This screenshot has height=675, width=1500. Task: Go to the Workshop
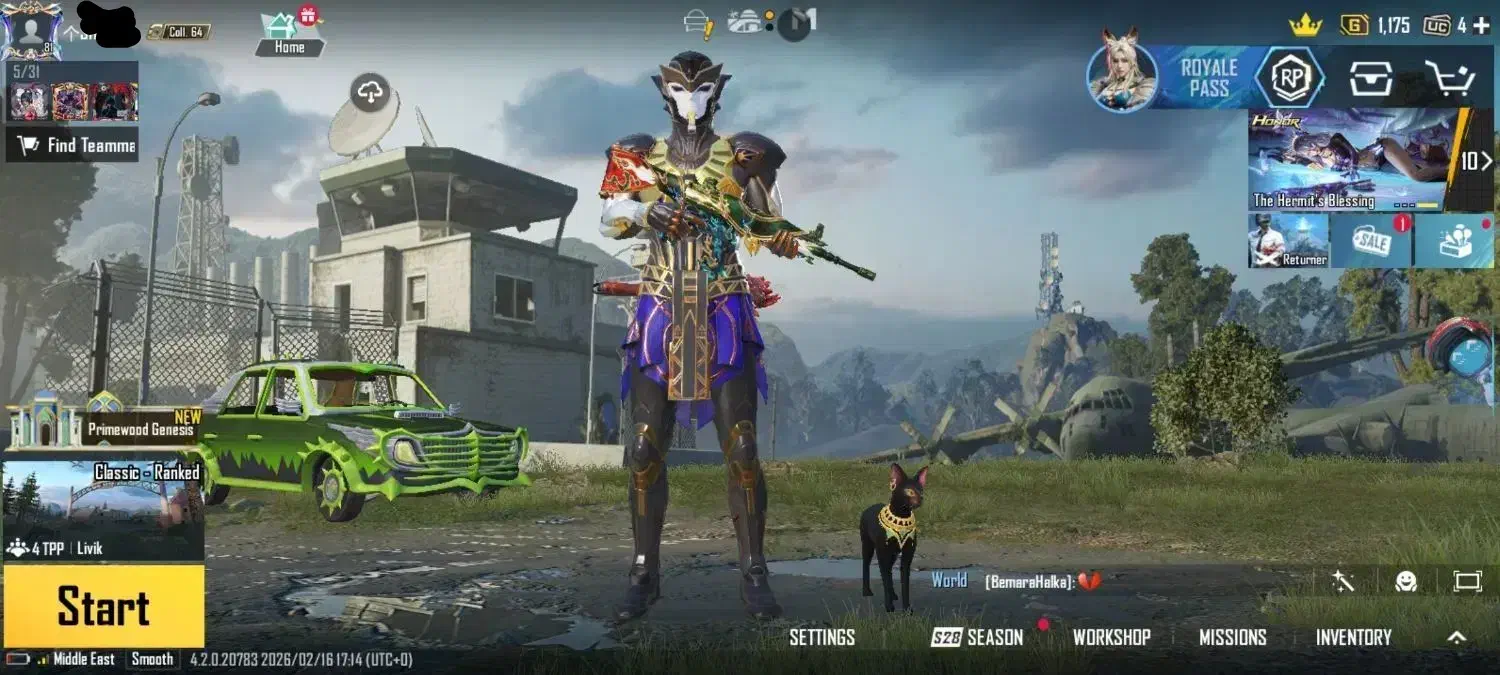tap(1111, 638)
